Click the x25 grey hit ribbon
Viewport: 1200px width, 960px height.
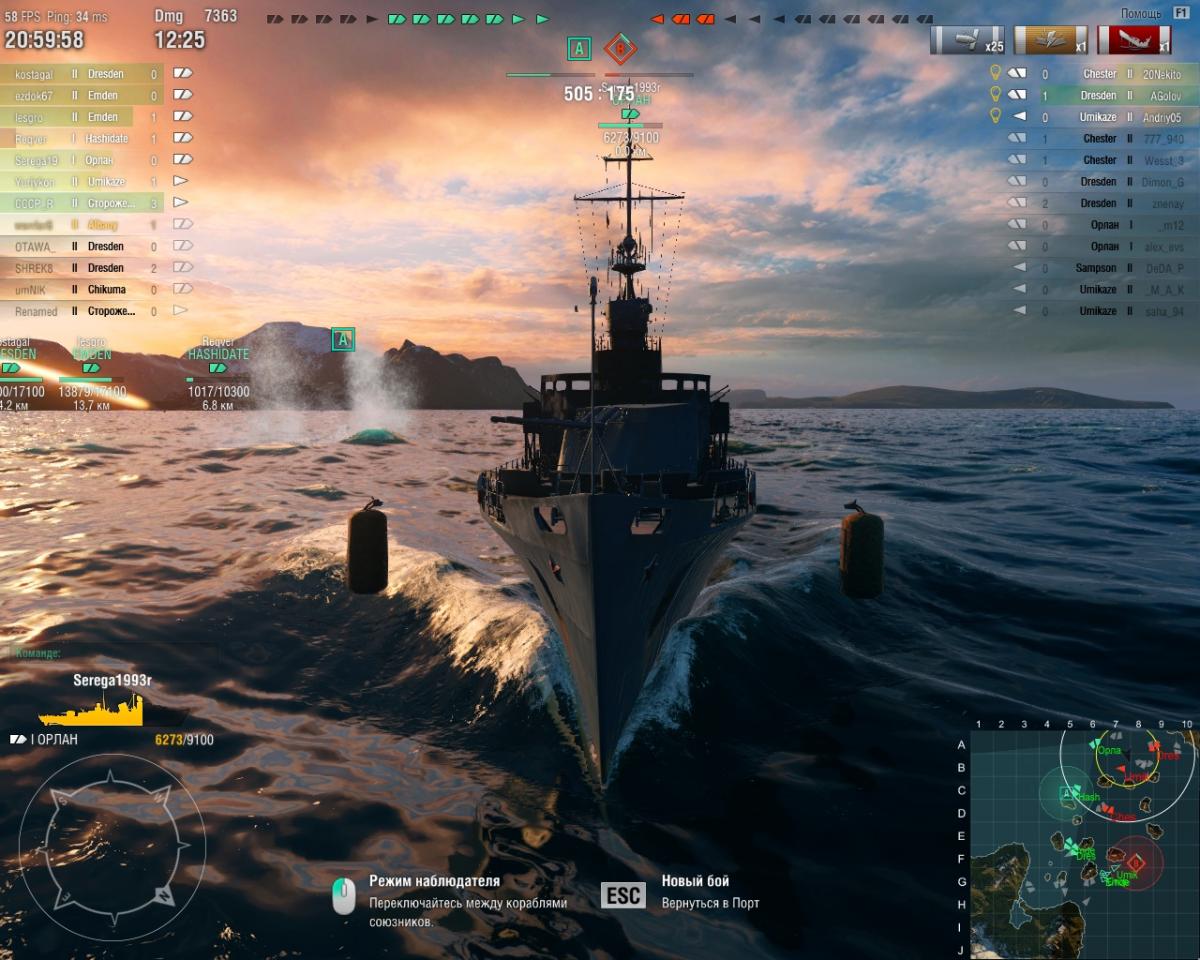(x=967, y=40)
